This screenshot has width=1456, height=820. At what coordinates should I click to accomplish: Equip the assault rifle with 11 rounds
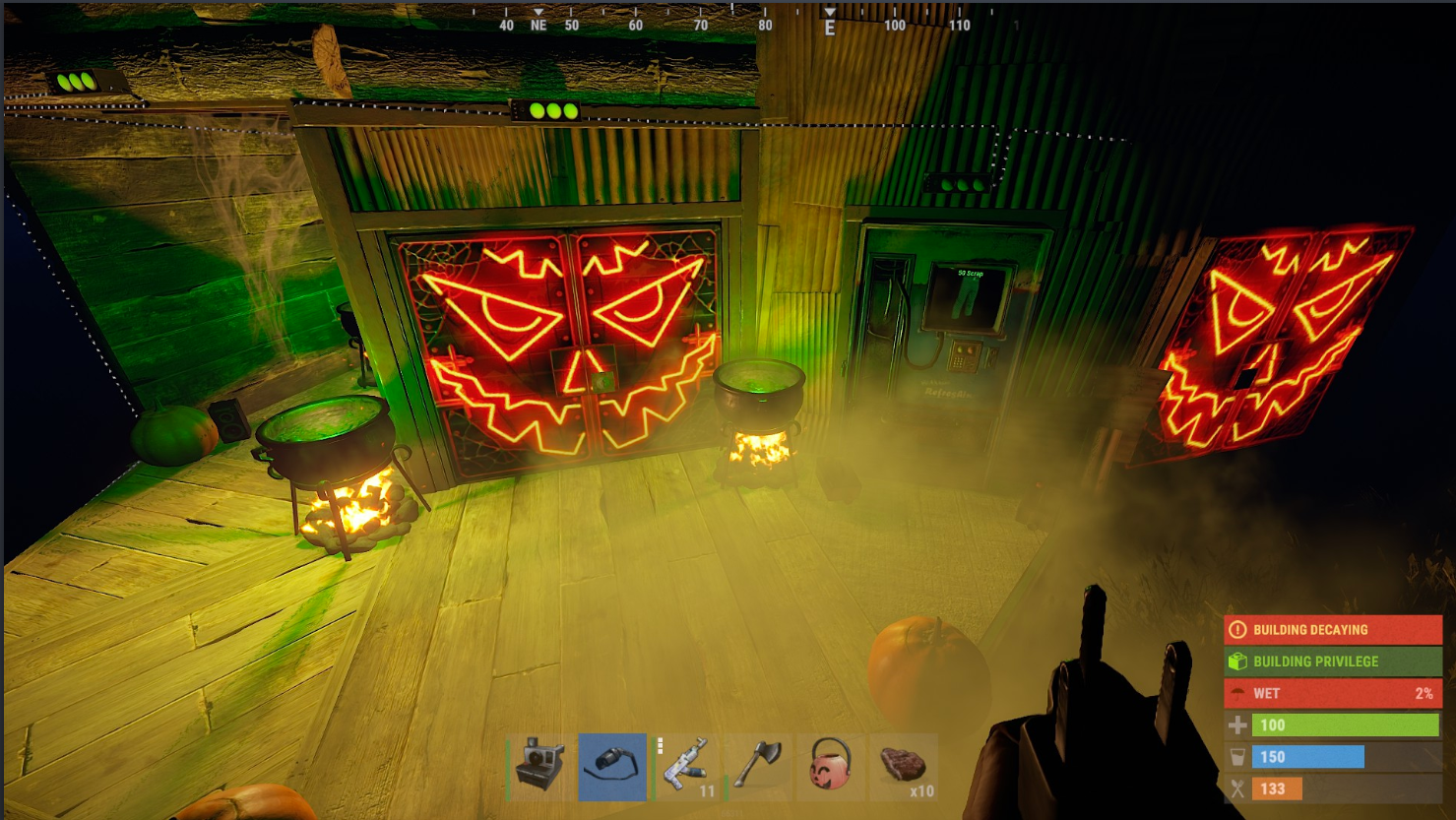[685, 766]
